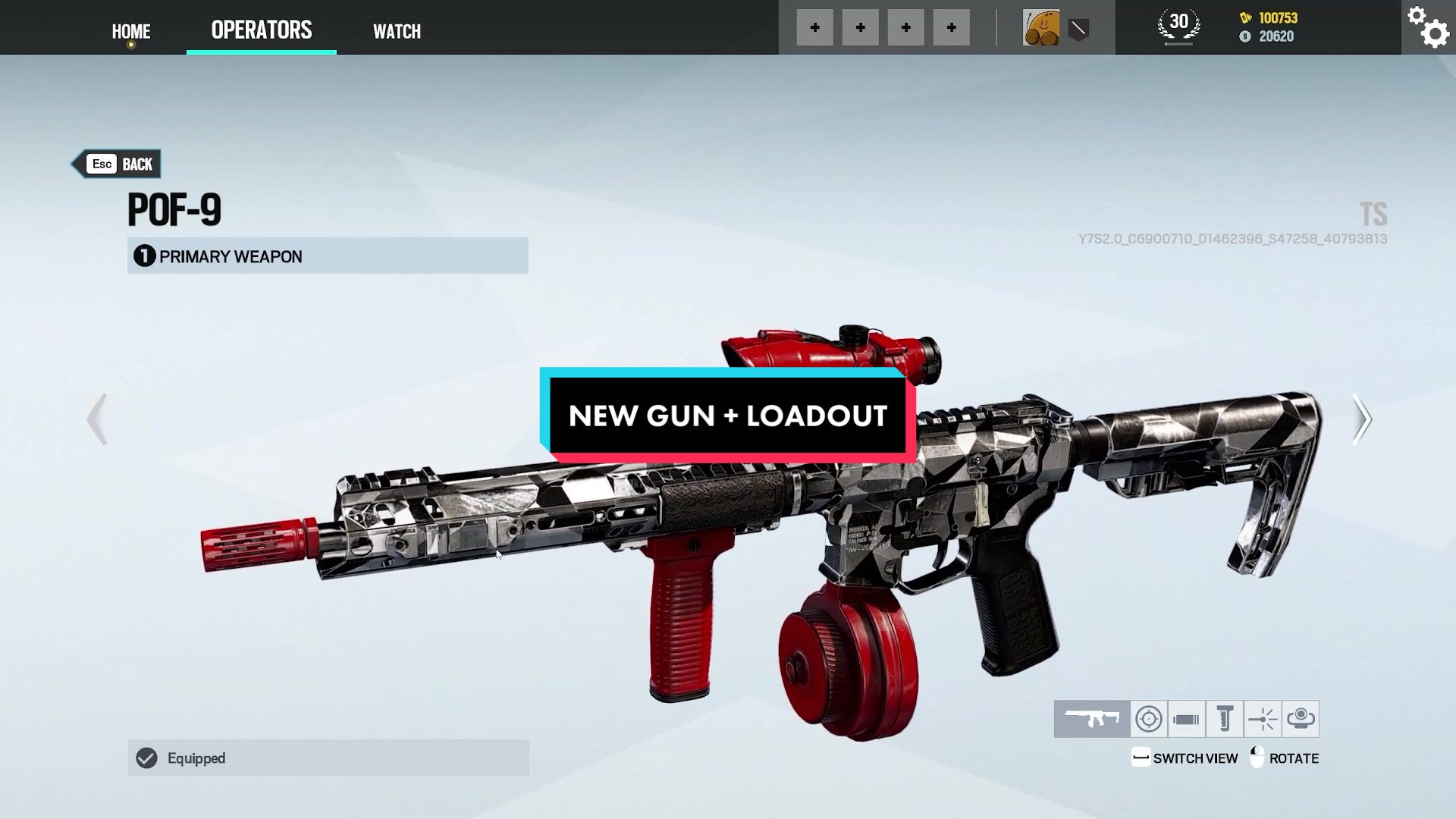Switch to the Watch tab
This screenshot has height=819, width=1456.
[397, 31]
